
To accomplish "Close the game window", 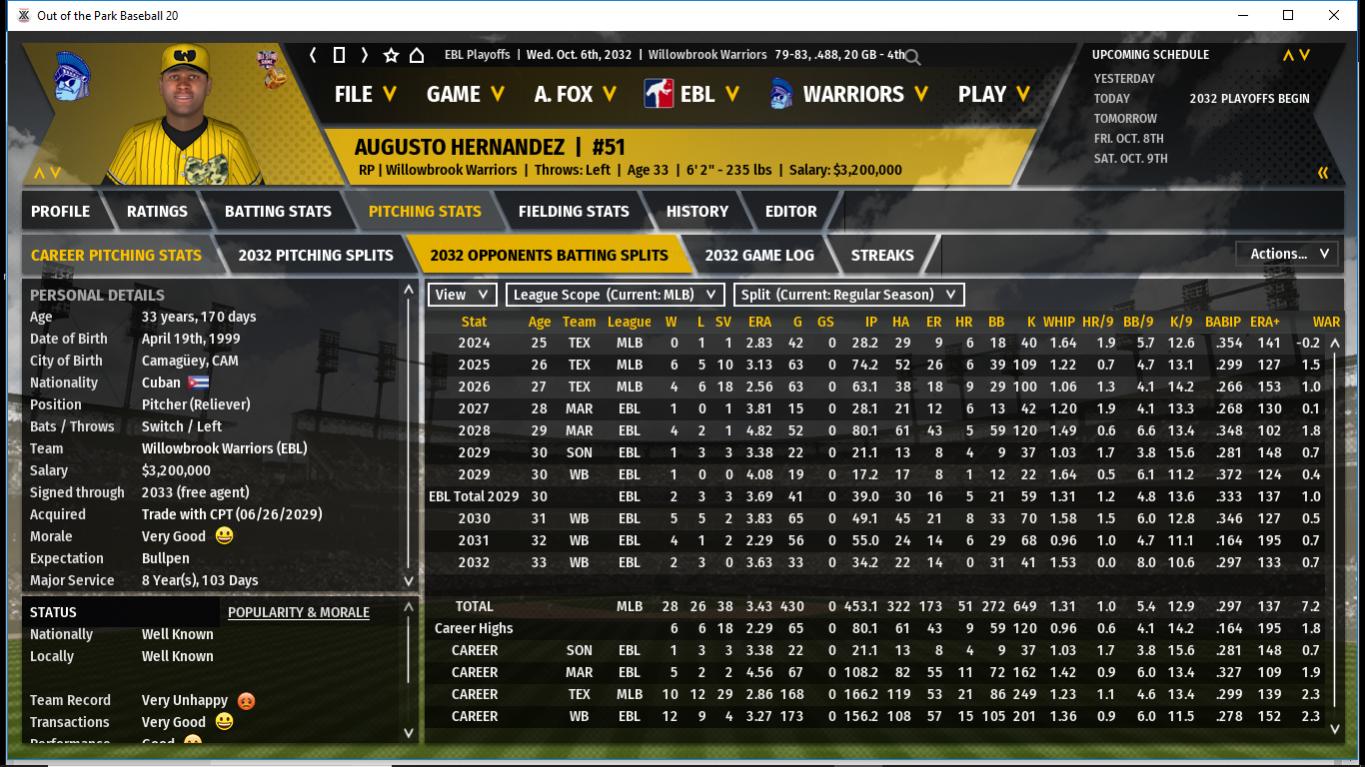I will click(x=1333, y=15).
